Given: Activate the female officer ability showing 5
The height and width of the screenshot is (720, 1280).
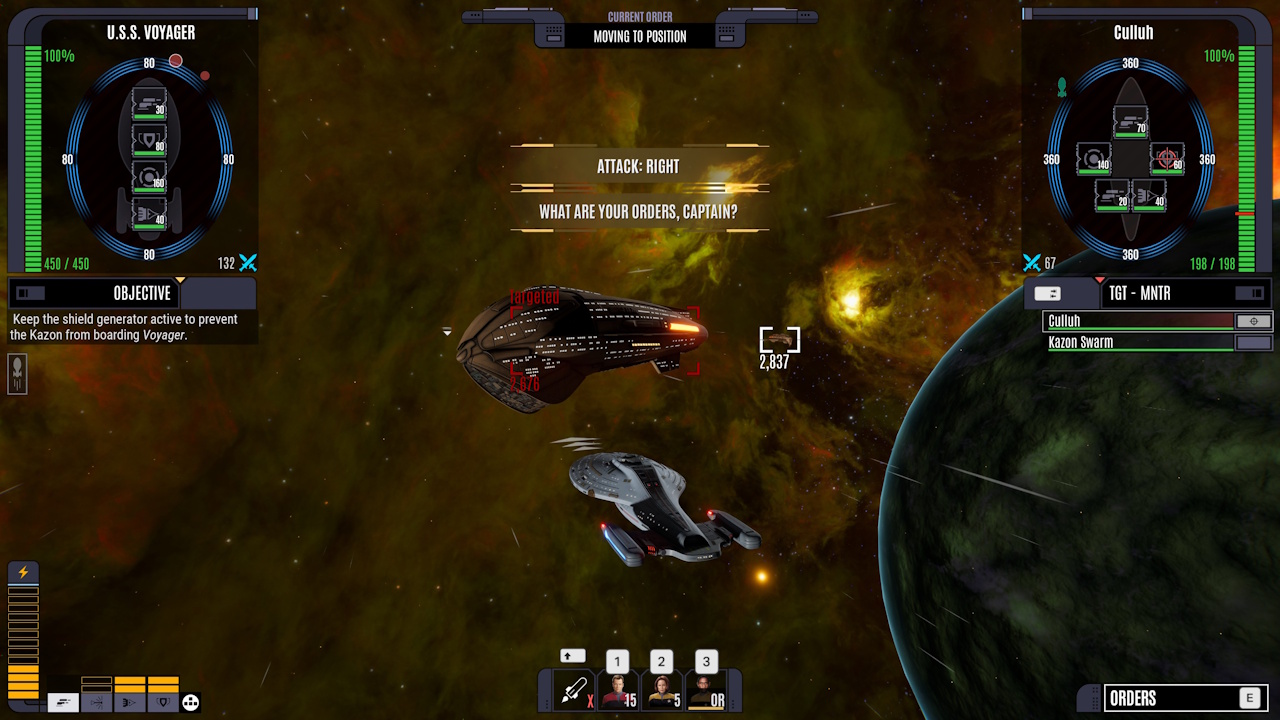Looking at the screenshot, I should coord(661,690).
